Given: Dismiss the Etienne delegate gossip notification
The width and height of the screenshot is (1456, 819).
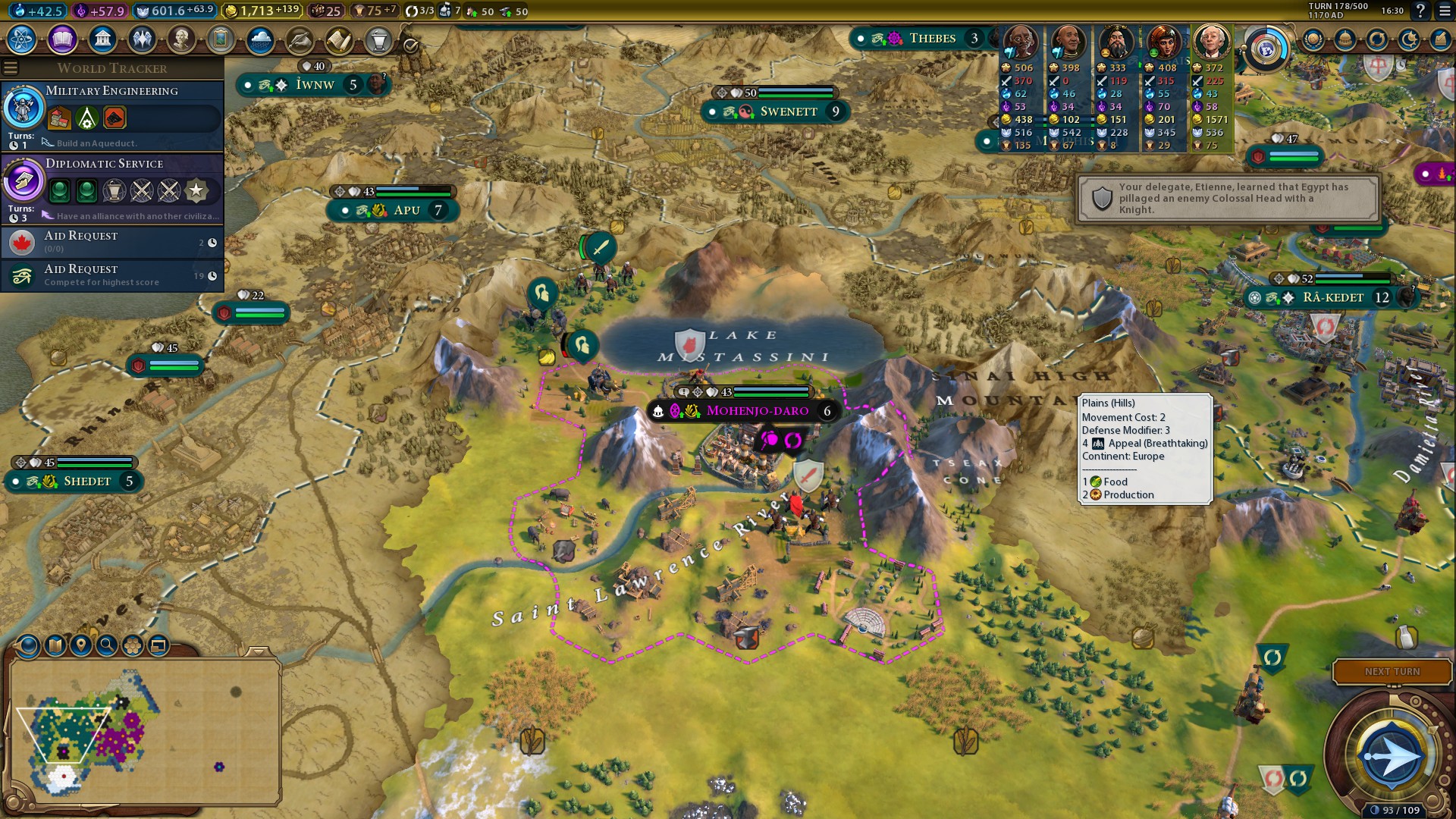Looking at the screenshot, I should [1227, 199].
